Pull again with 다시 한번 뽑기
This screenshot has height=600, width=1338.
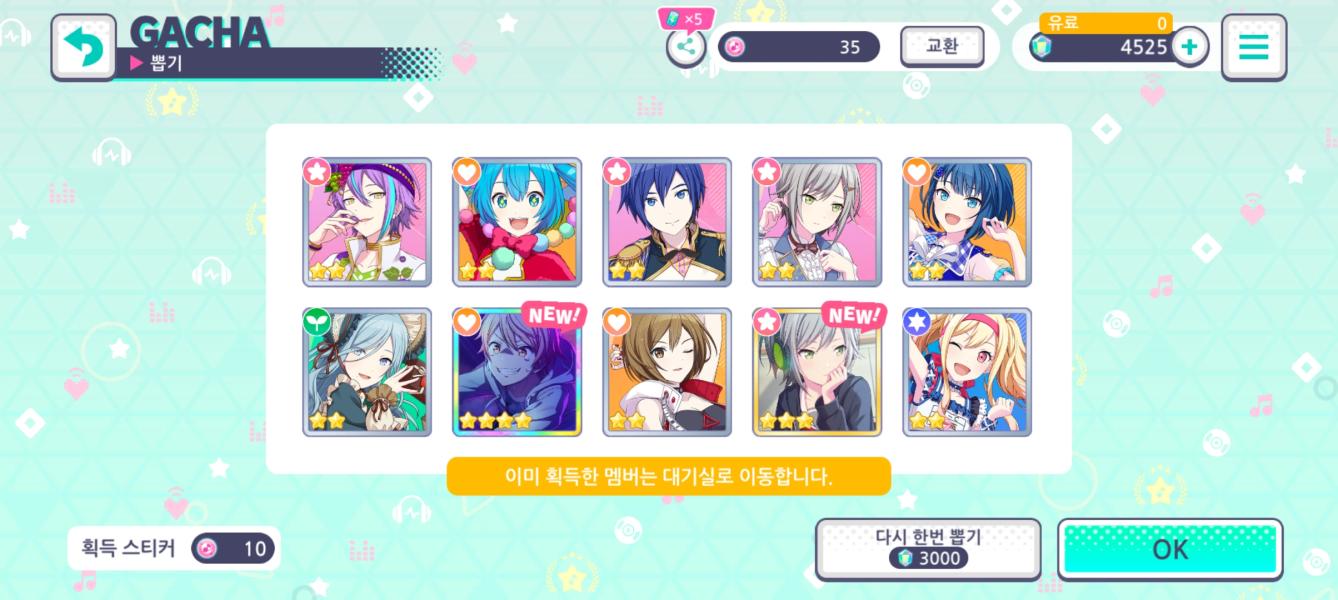pyautogui.click(x=927, y=548)
